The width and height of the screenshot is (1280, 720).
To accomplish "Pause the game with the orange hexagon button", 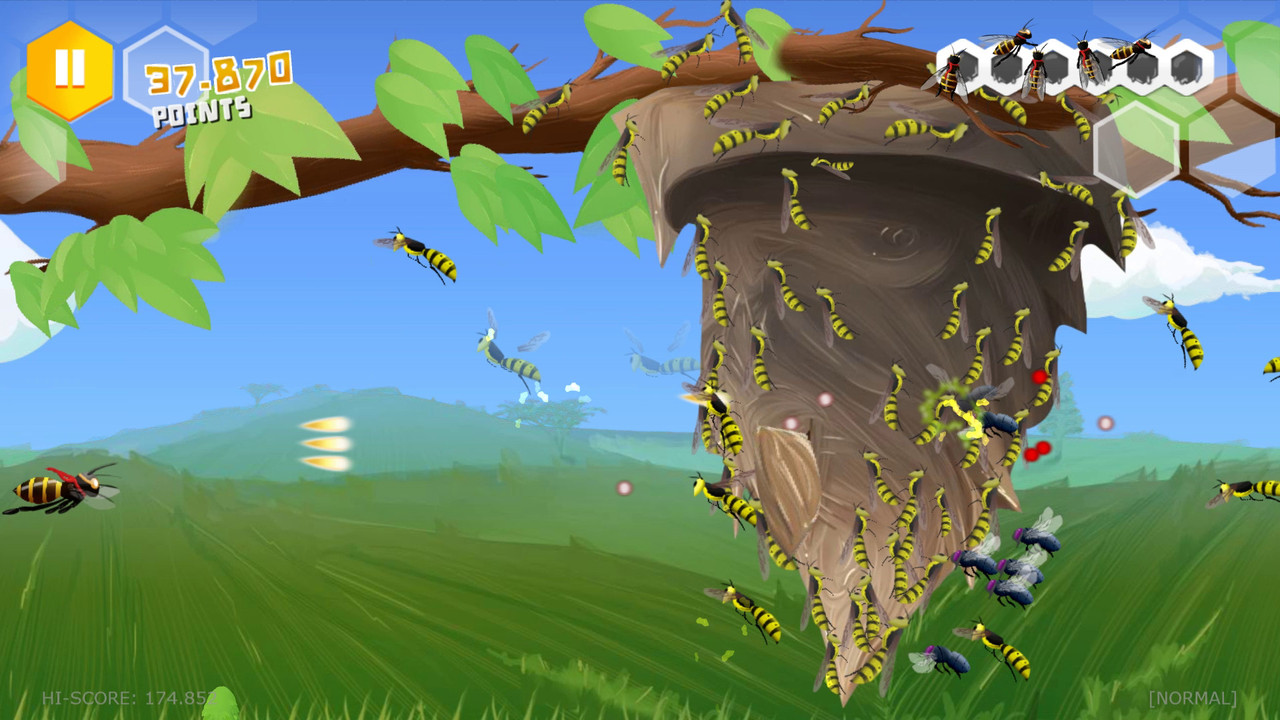I will [70, 69].
